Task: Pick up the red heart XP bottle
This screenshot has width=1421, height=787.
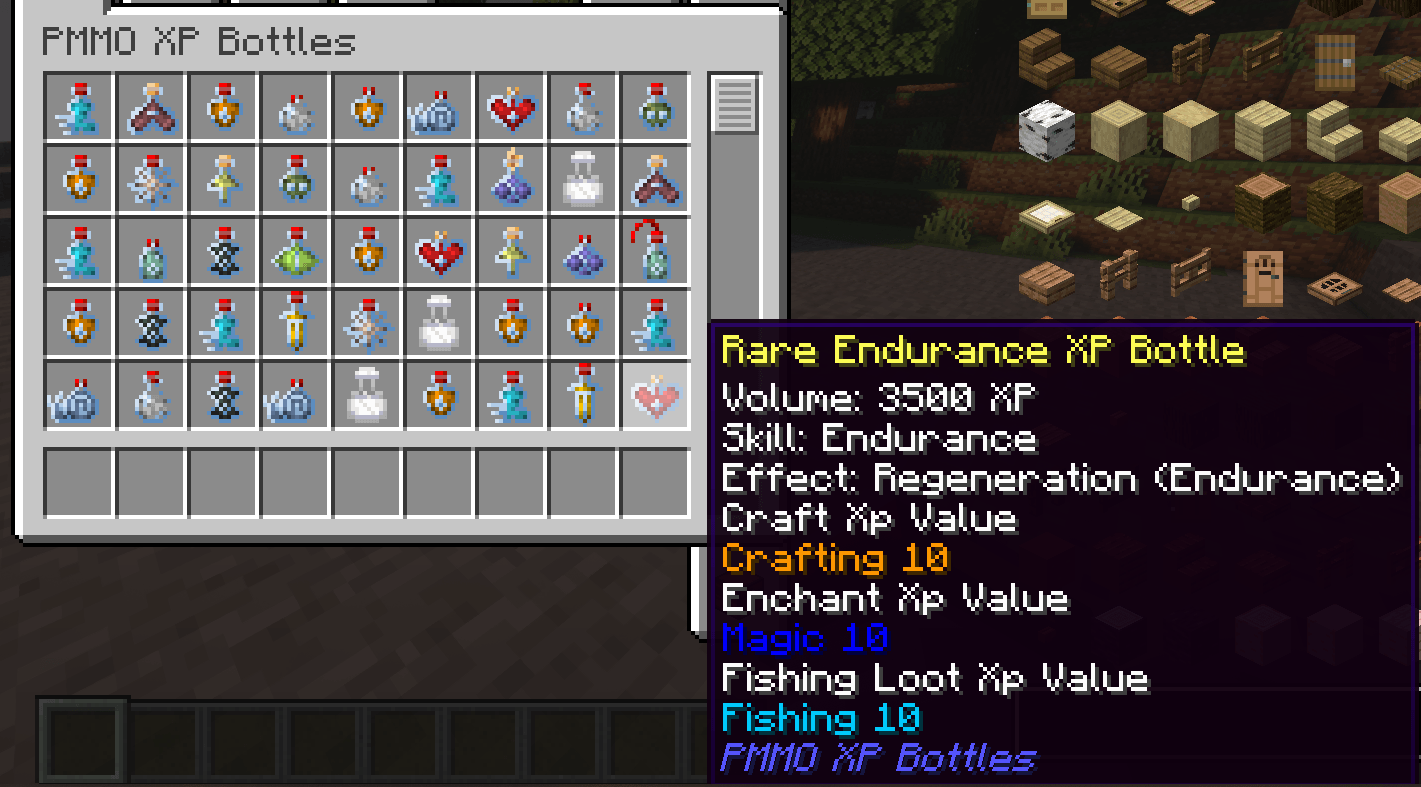Action: tap(510, 108)
